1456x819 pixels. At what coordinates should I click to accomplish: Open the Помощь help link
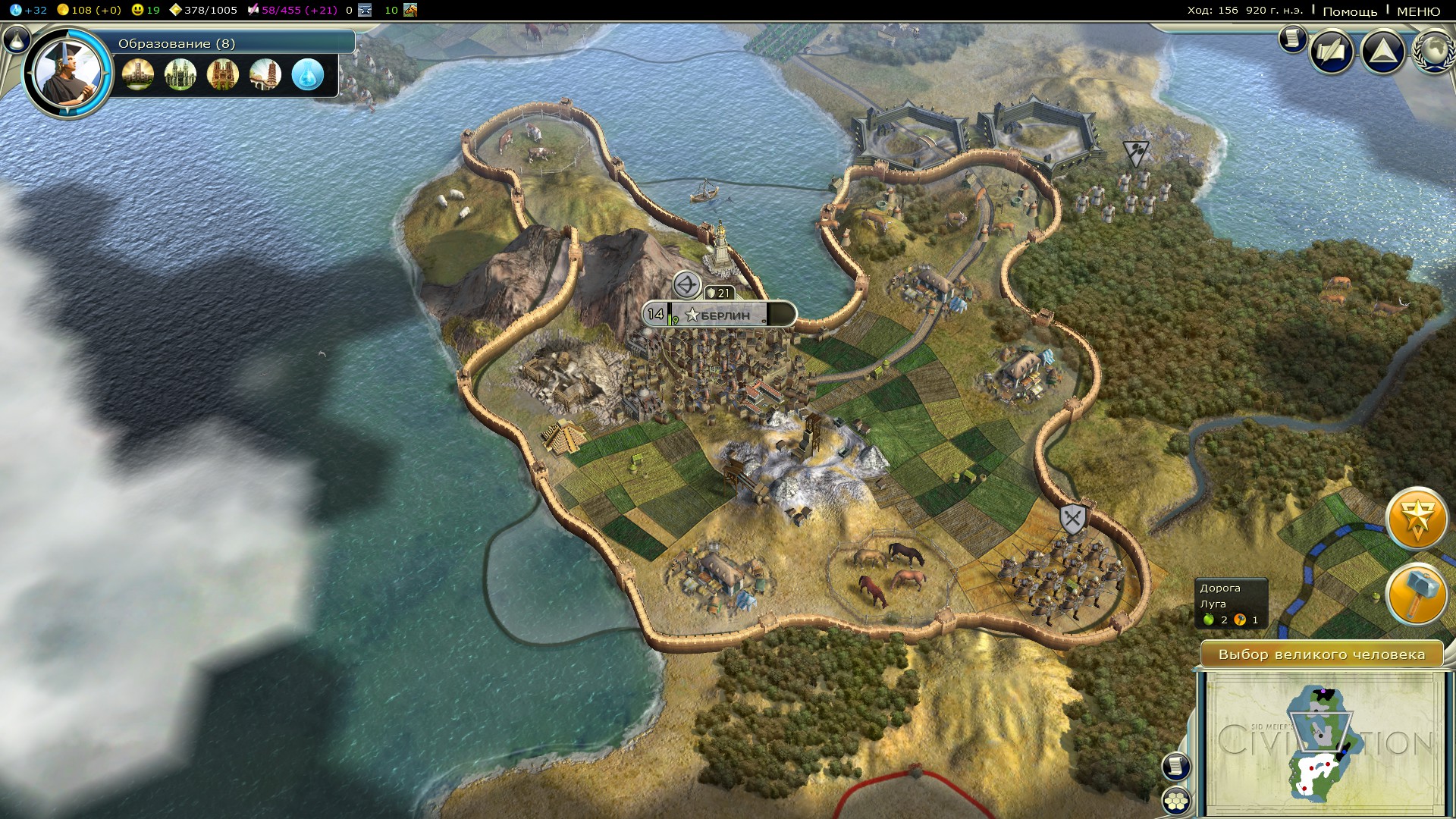click(x=1350, y=11)
